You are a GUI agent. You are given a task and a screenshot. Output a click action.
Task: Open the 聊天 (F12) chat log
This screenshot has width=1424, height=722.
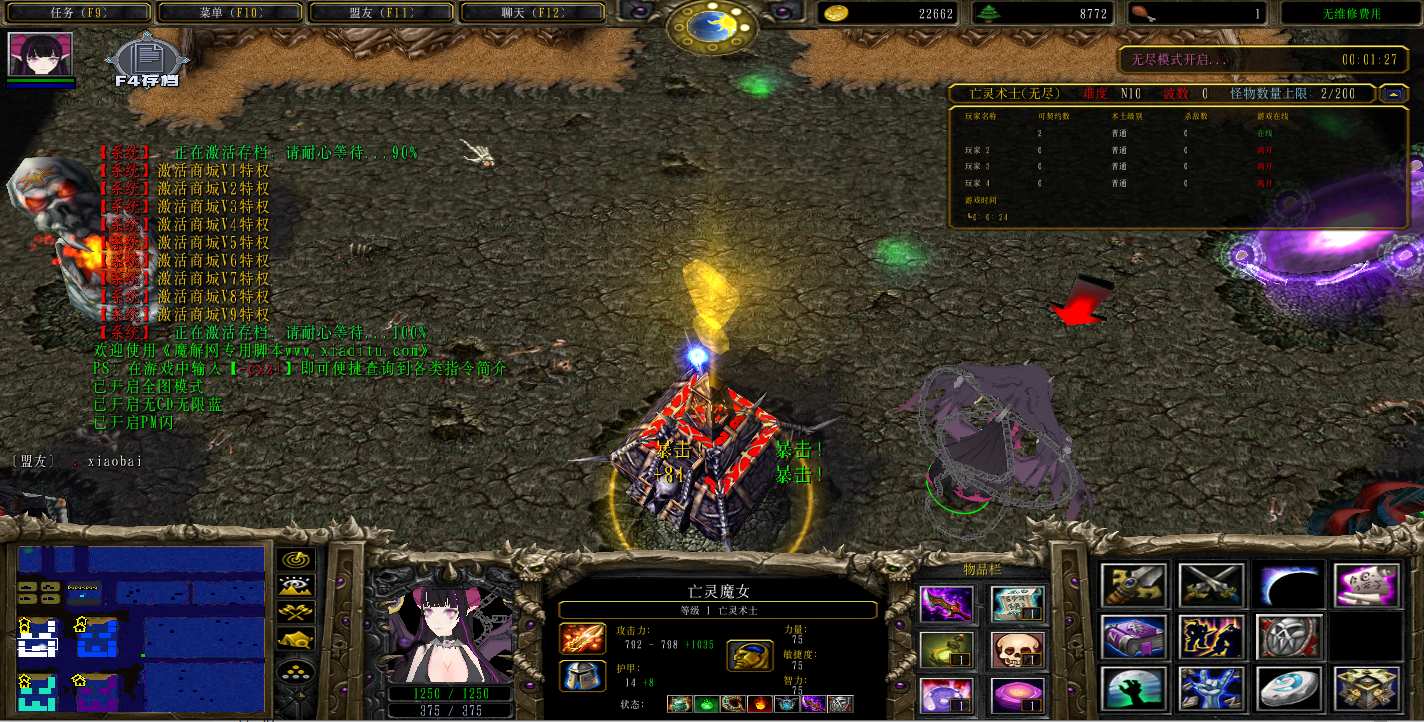pos(533,13)
